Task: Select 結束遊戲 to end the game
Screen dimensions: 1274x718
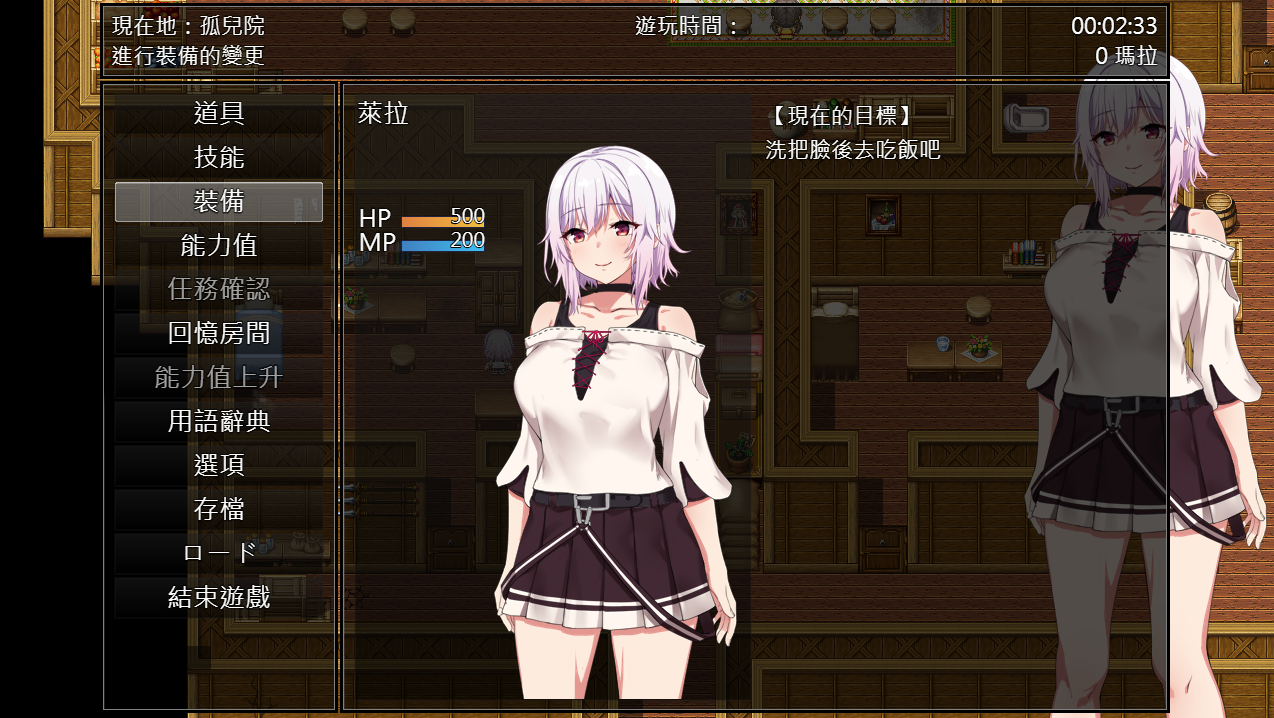Action: point(219,598)
